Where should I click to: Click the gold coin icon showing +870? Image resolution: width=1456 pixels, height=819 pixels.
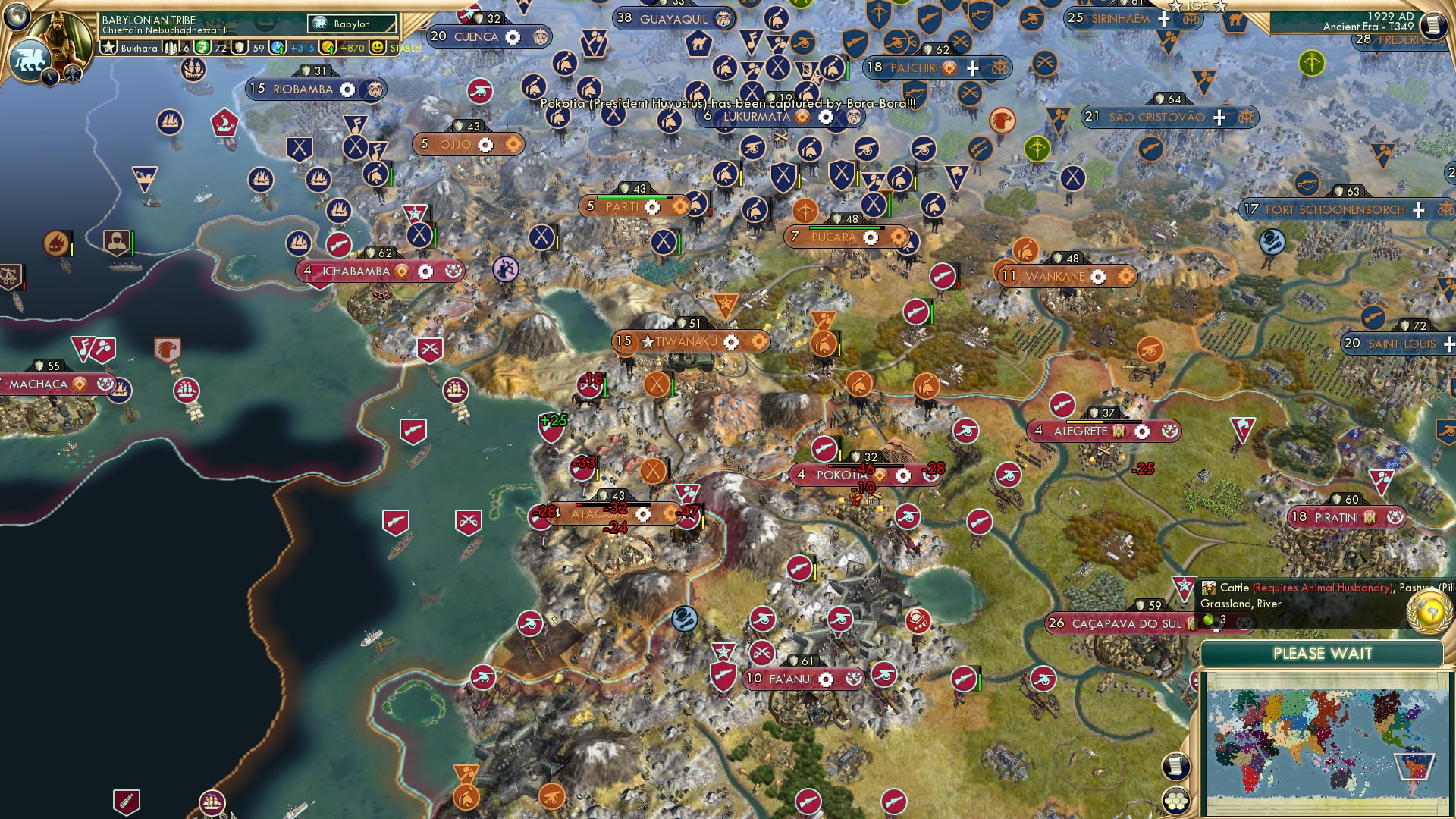click(x=326, y=47)
